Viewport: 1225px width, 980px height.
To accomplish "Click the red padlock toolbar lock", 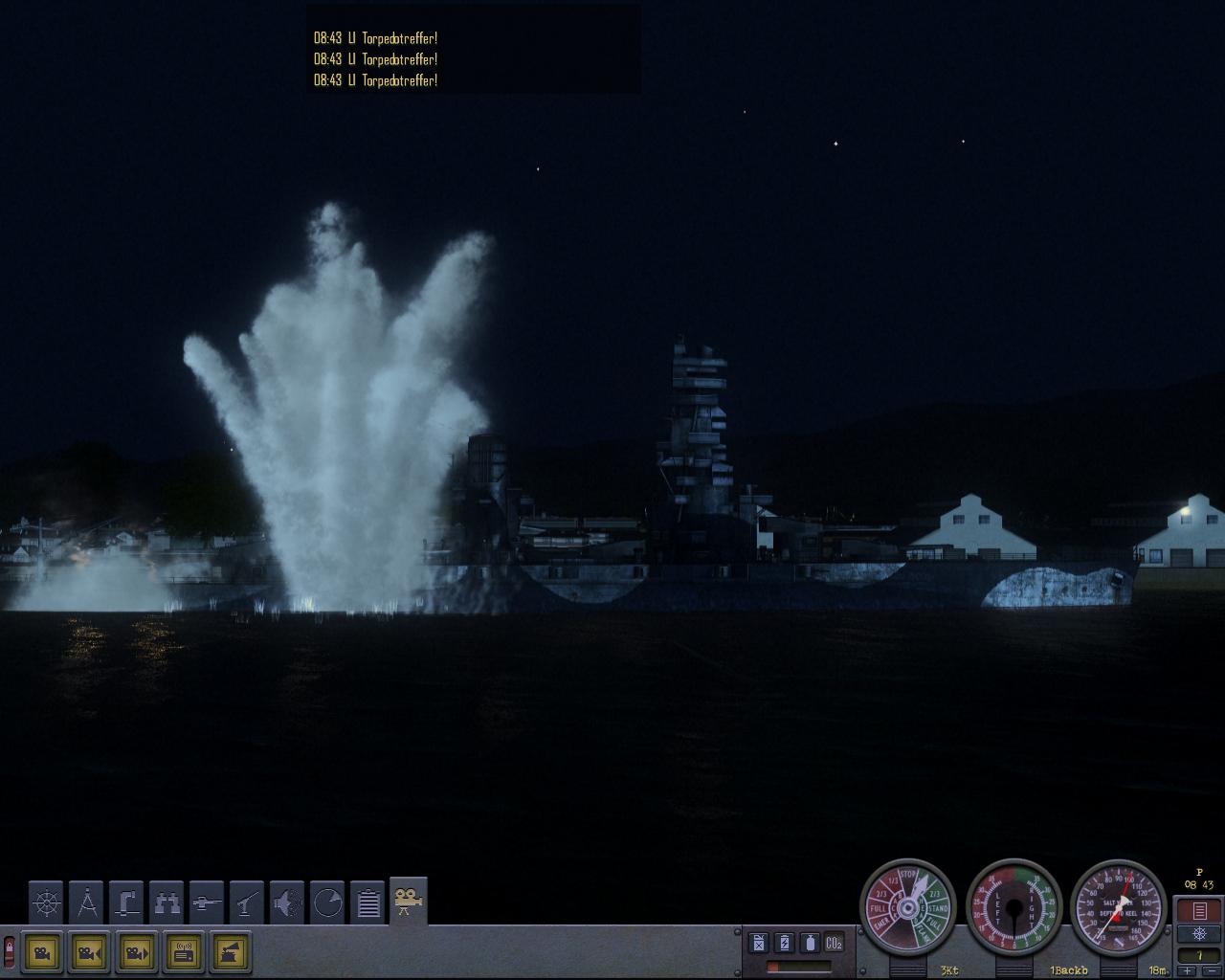I will (x=10, y=951).
